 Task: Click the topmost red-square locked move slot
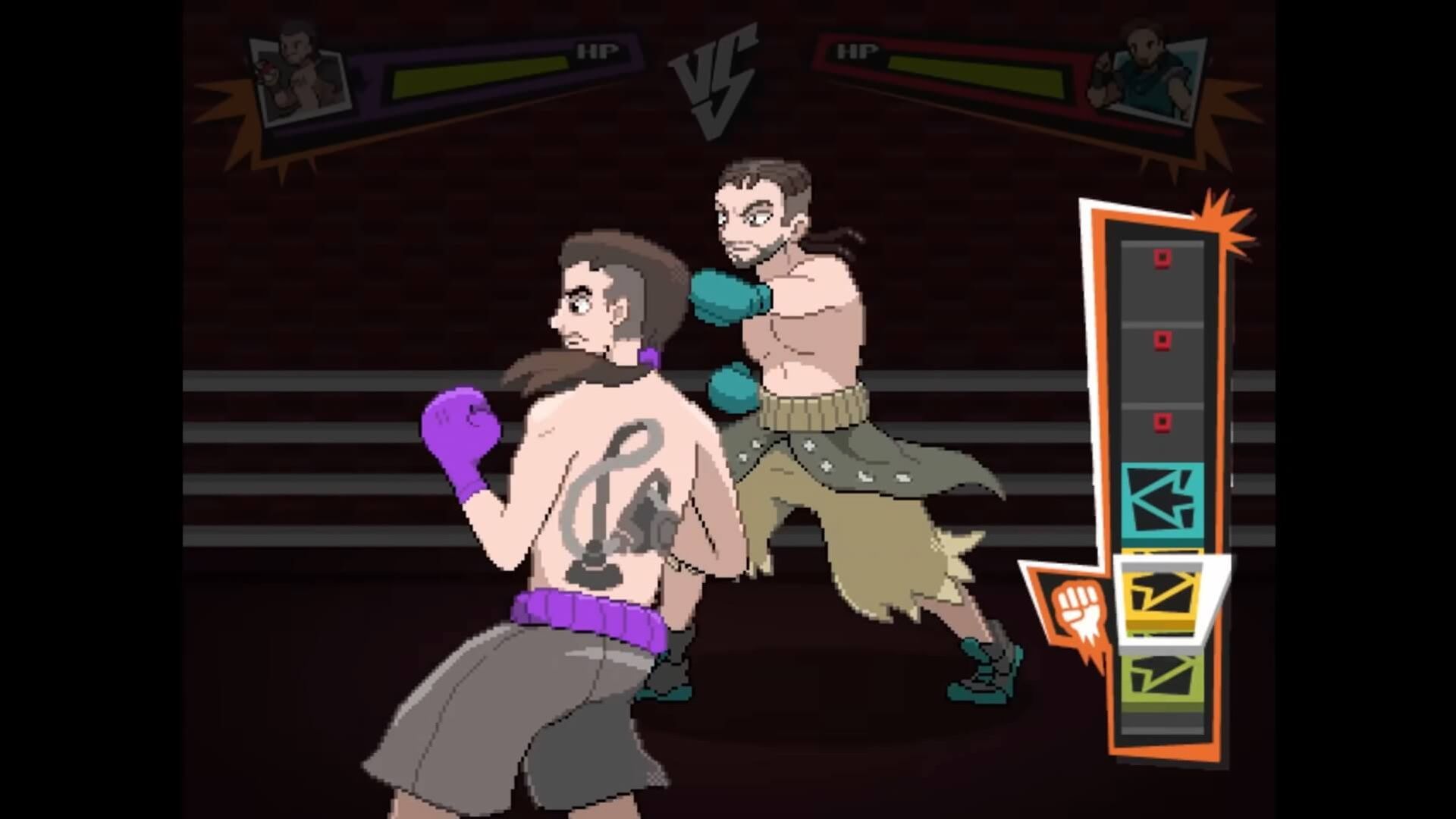tap(1163, 258)
